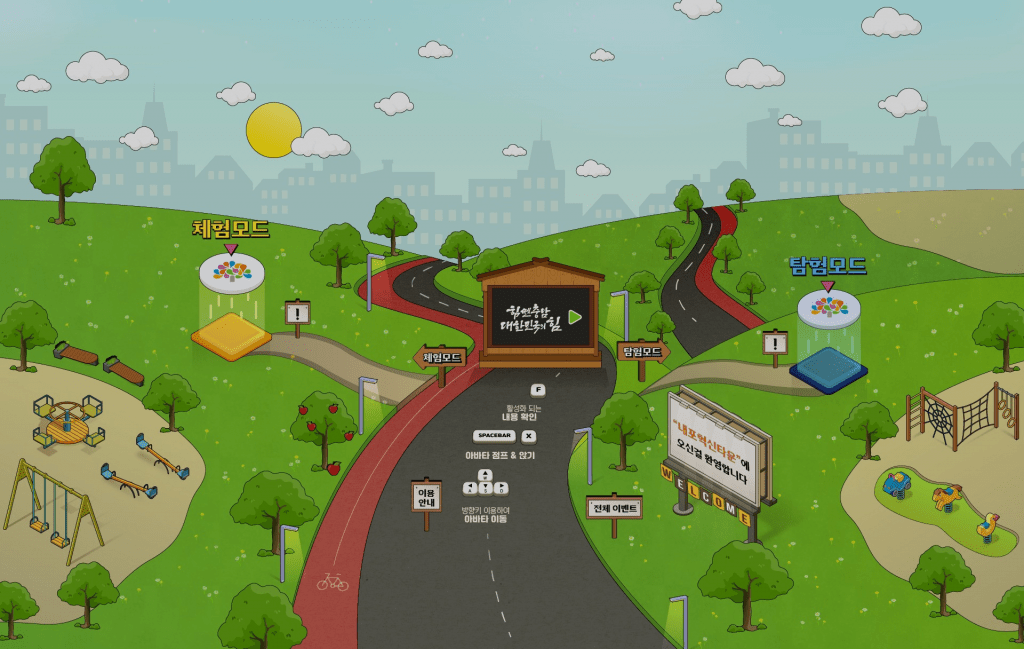The width and height of the screenshot is (1024, 649).
Task: Check the exclamation sign beside 체험모드 pad
Action: pyautogui.click(x=297, y=313)
